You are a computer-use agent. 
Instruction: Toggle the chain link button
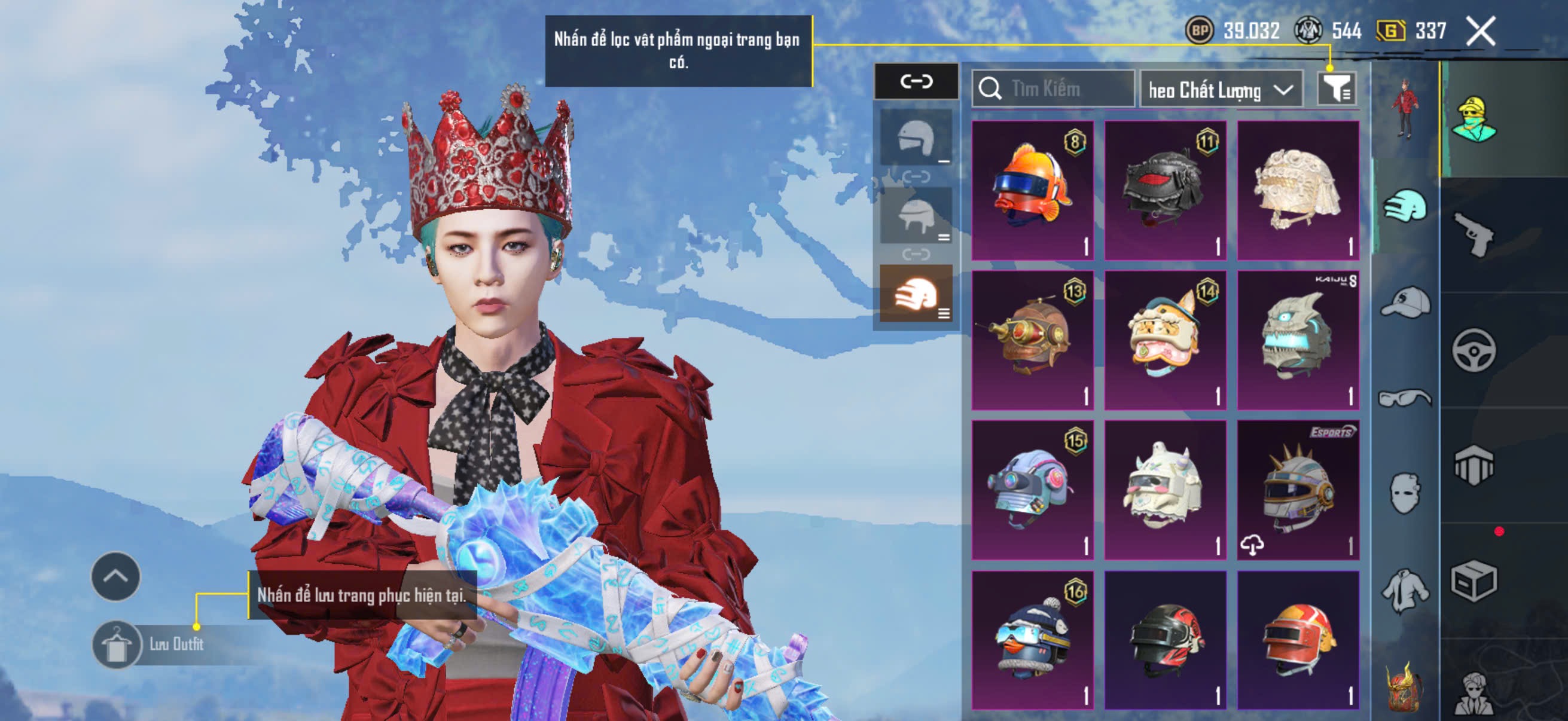[x=916, y=81]
